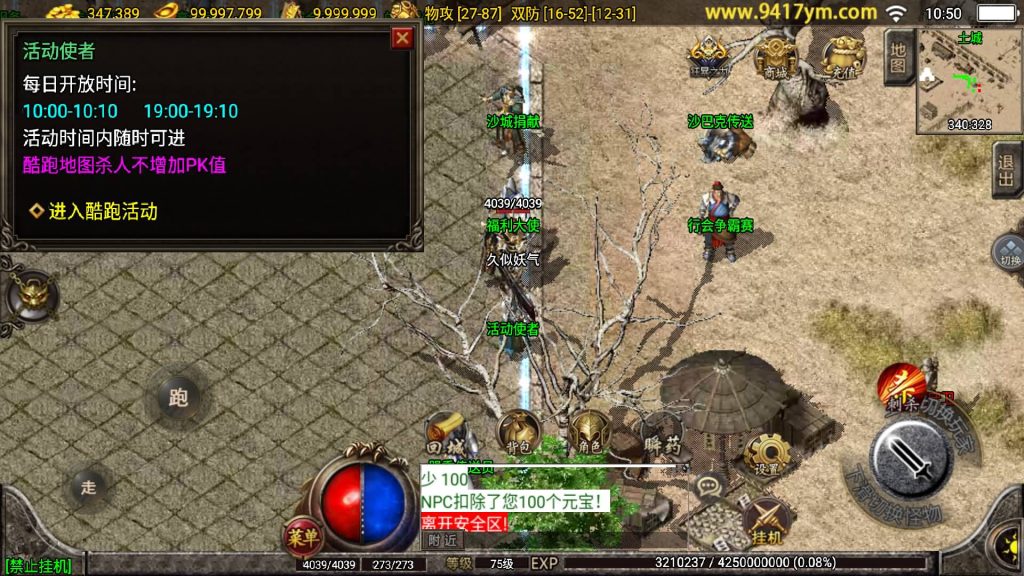Select the 走 walk button
Viewport: 1024px width, 576px height.
tap(89, 487)
